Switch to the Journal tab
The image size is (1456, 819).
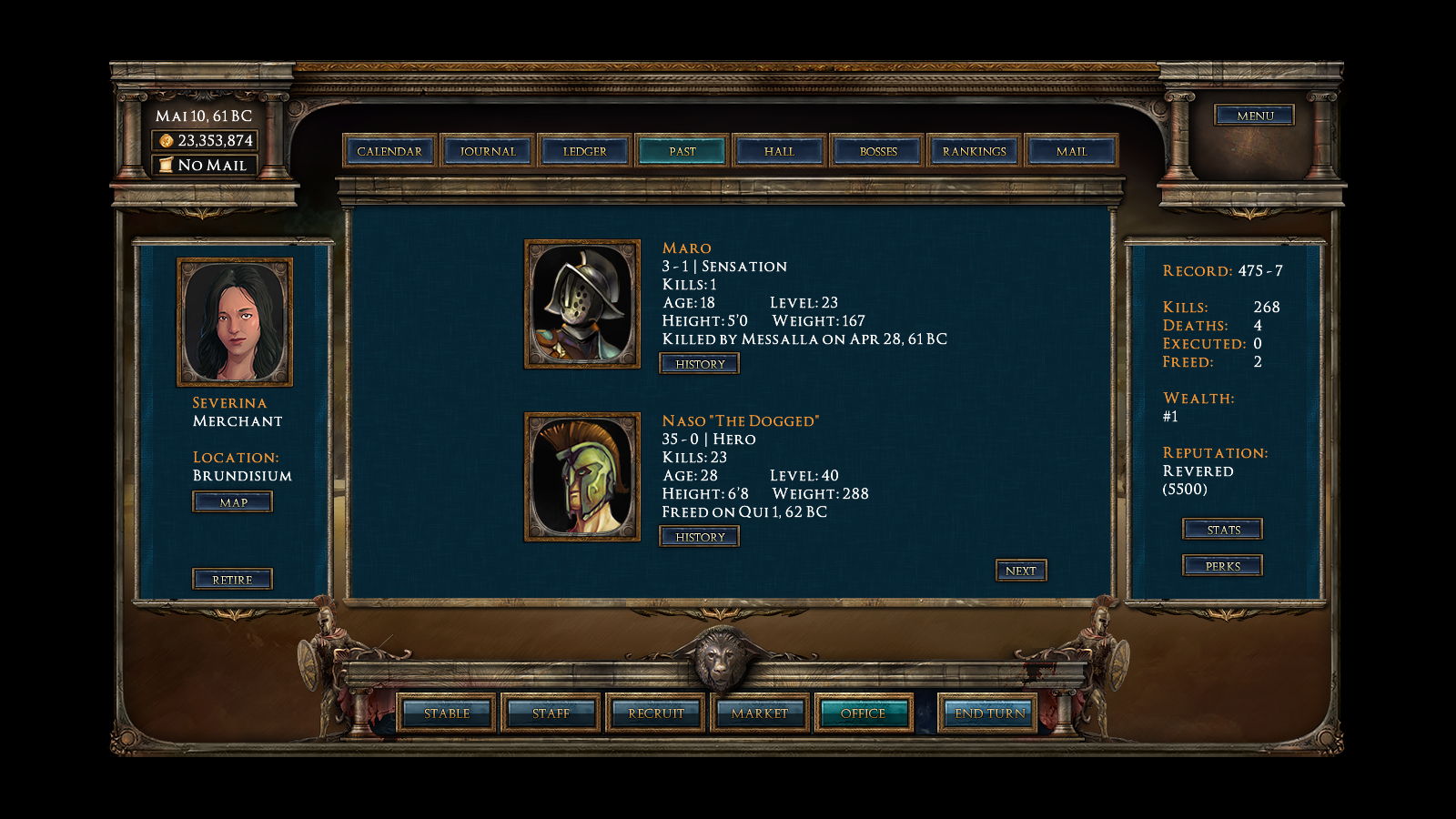(488, 151)
